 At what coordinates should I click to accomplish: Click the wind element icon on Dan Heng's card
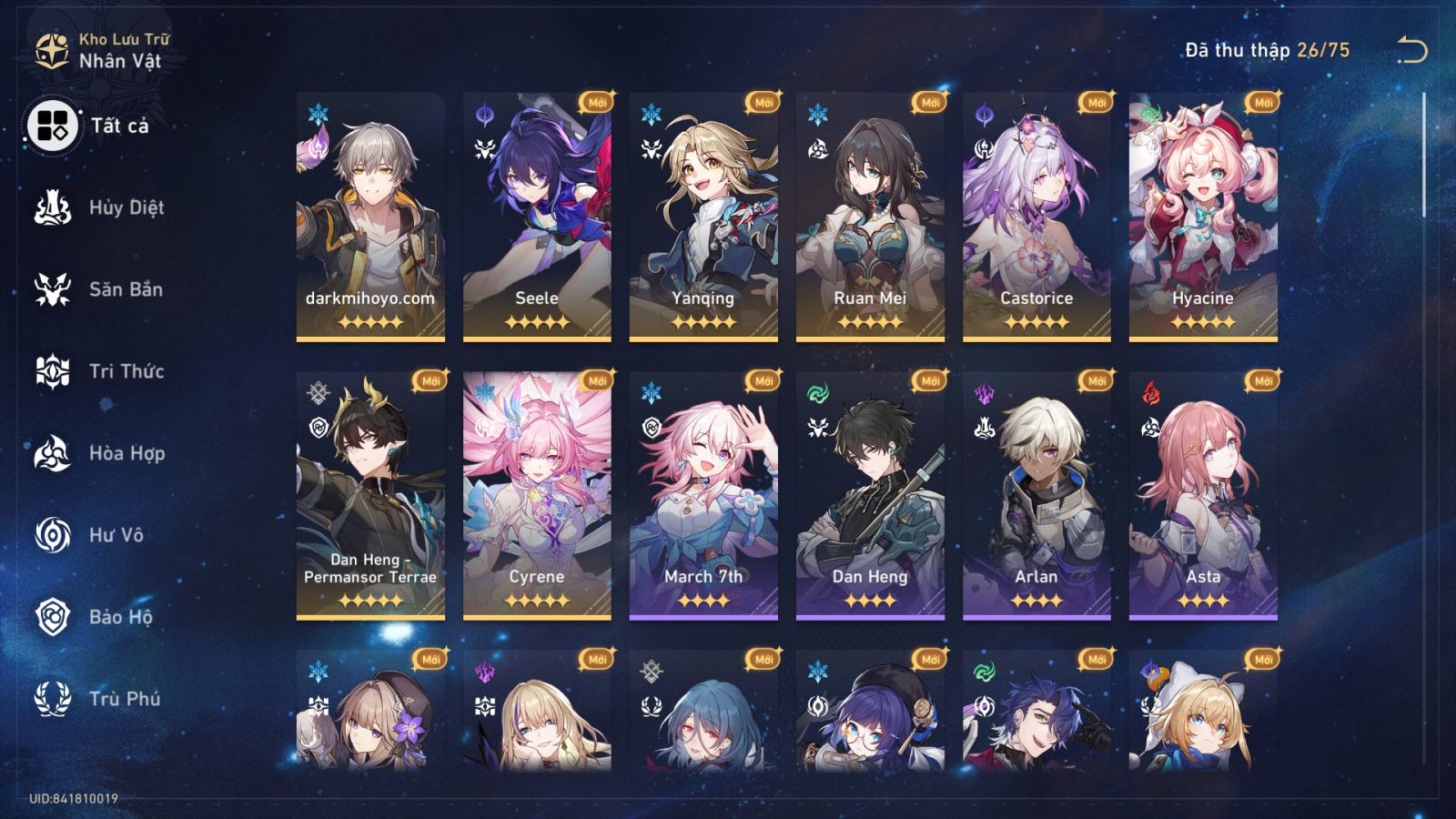[x=817, y=395]
